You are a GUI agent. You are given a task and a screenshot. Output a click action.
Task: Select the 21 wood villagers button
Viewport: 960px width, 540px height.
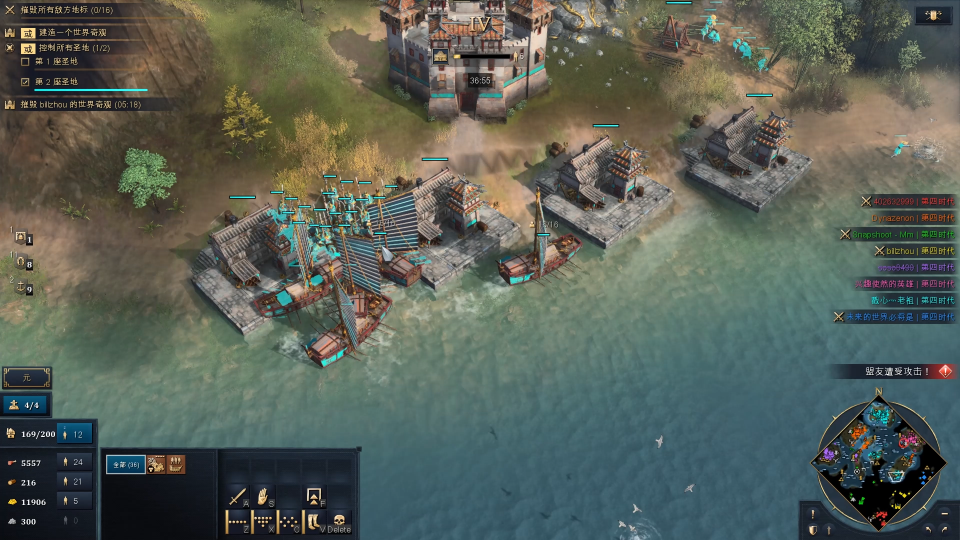click(x=75, y=482)
